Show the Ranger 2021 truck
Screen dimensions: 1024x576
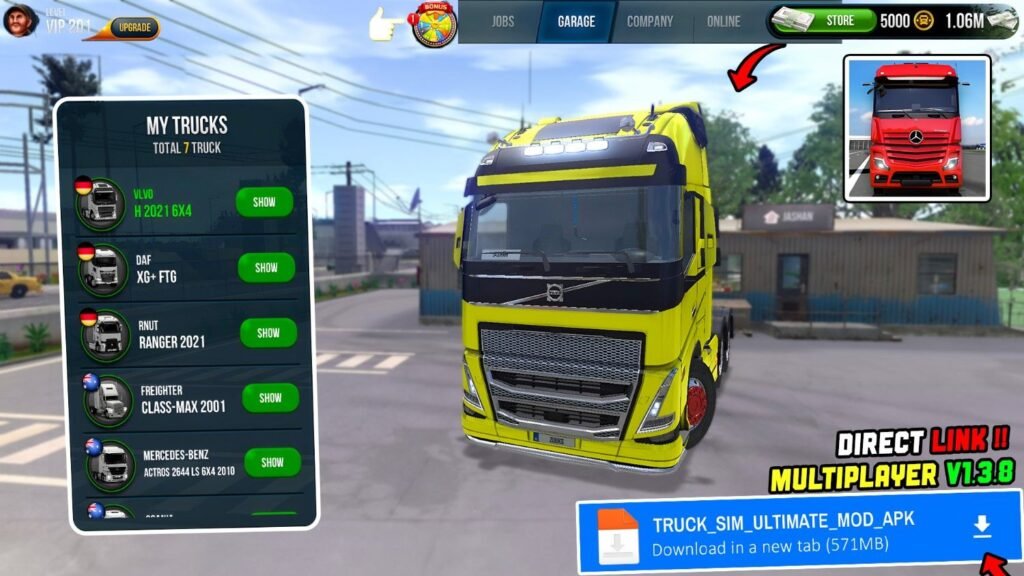point(268,333)
